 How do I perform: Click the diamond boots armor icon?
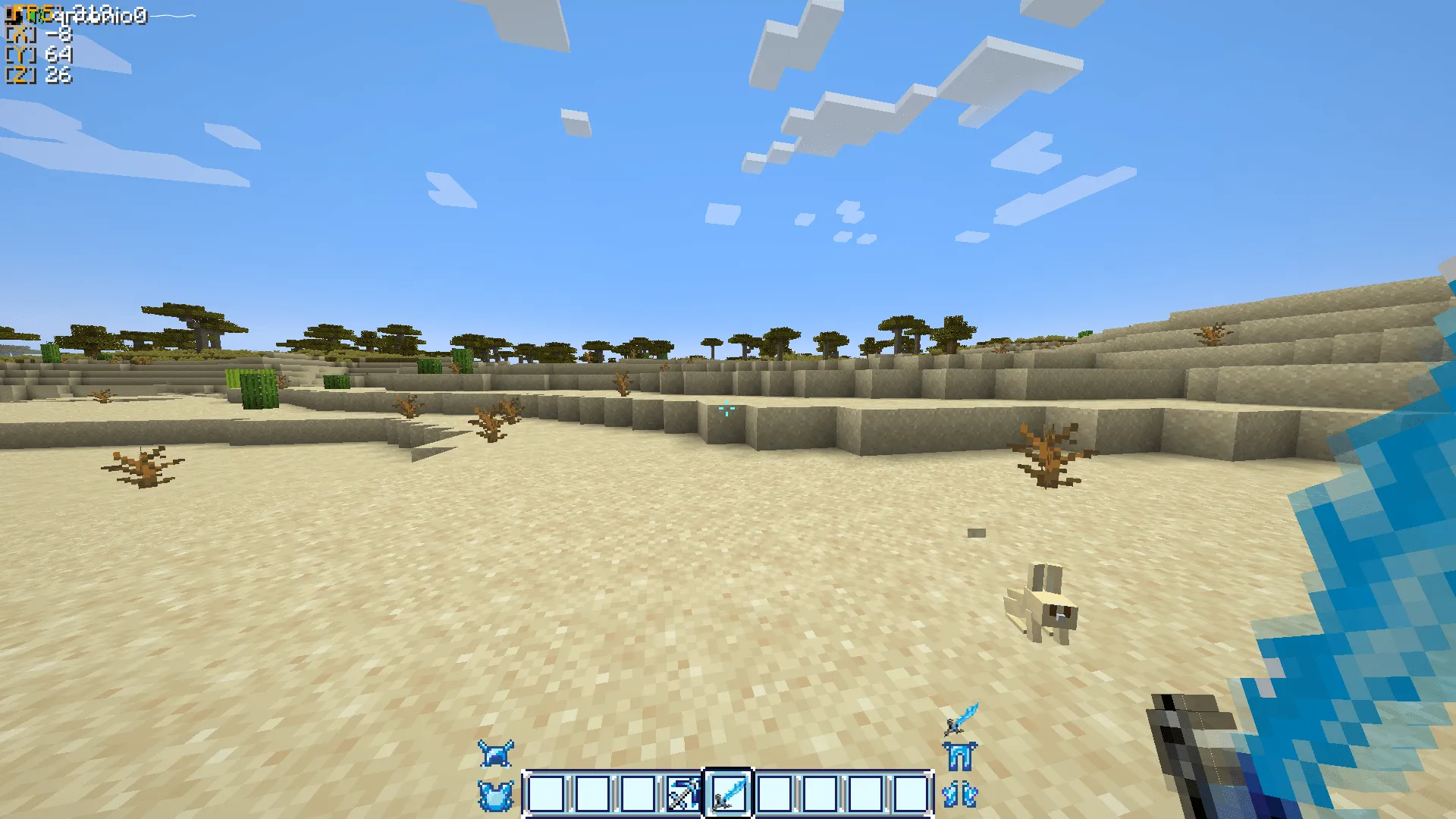coord(960,795)
